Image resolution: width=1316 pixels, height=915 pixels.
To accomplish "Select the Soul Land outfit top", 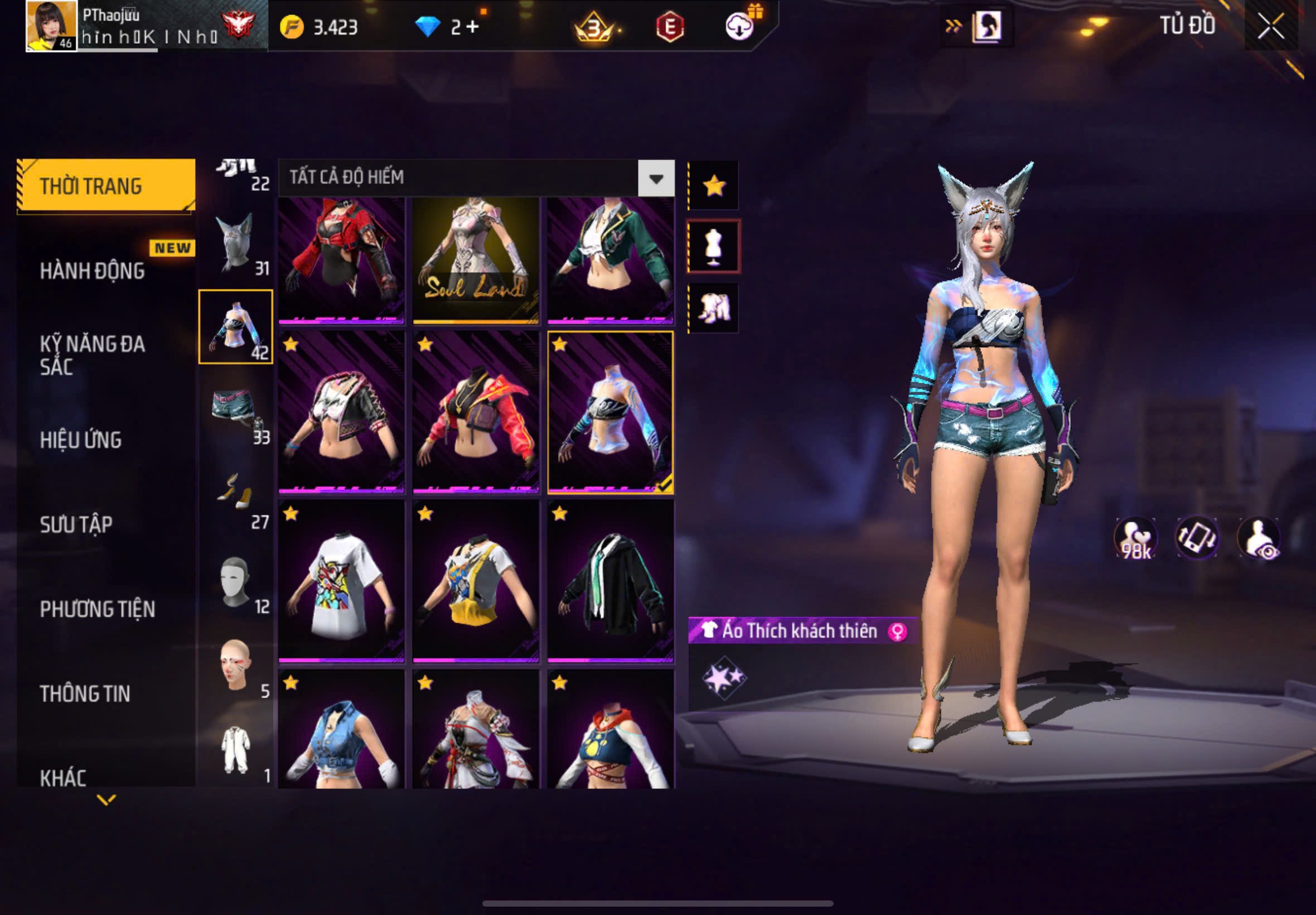I will (x=476, y=259).
